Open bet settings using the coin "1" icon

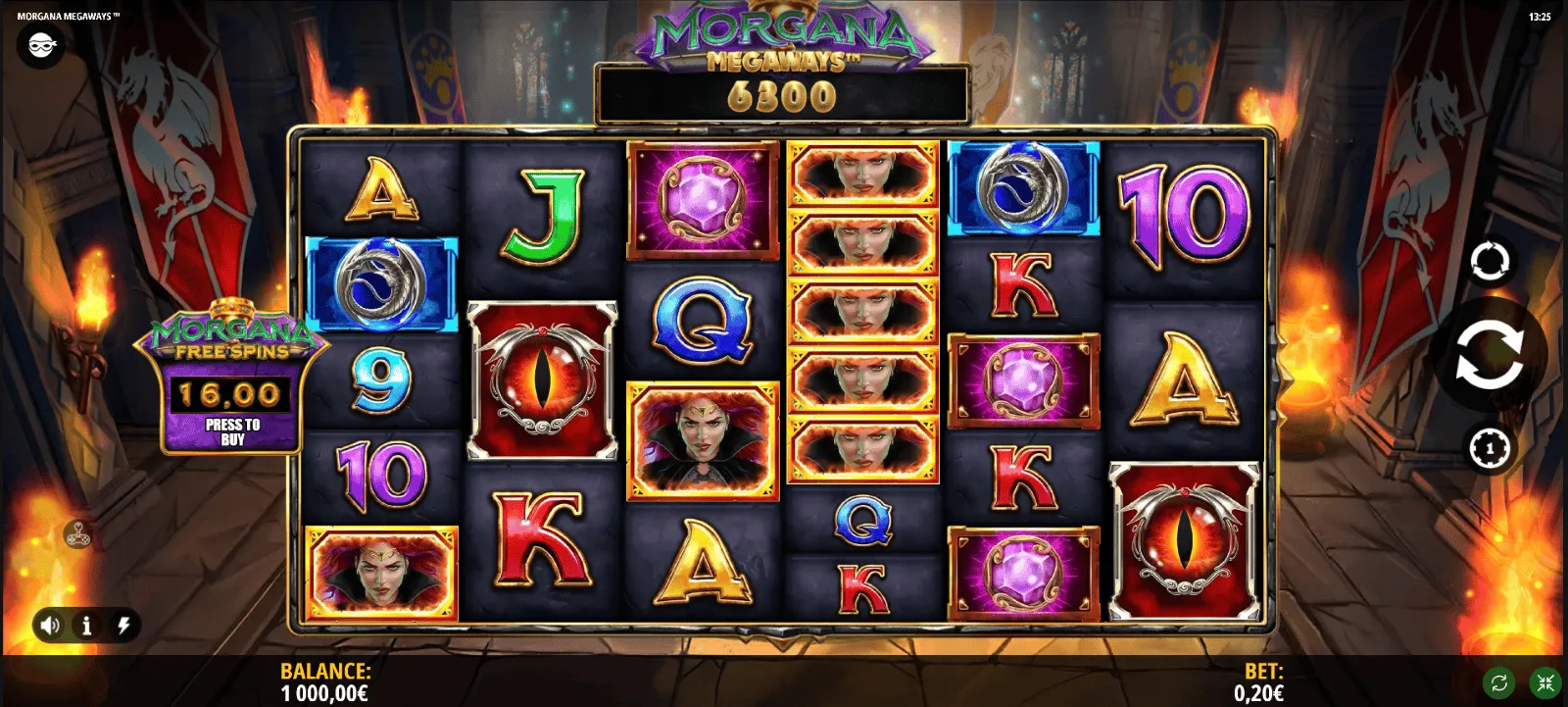(1492, 448)
